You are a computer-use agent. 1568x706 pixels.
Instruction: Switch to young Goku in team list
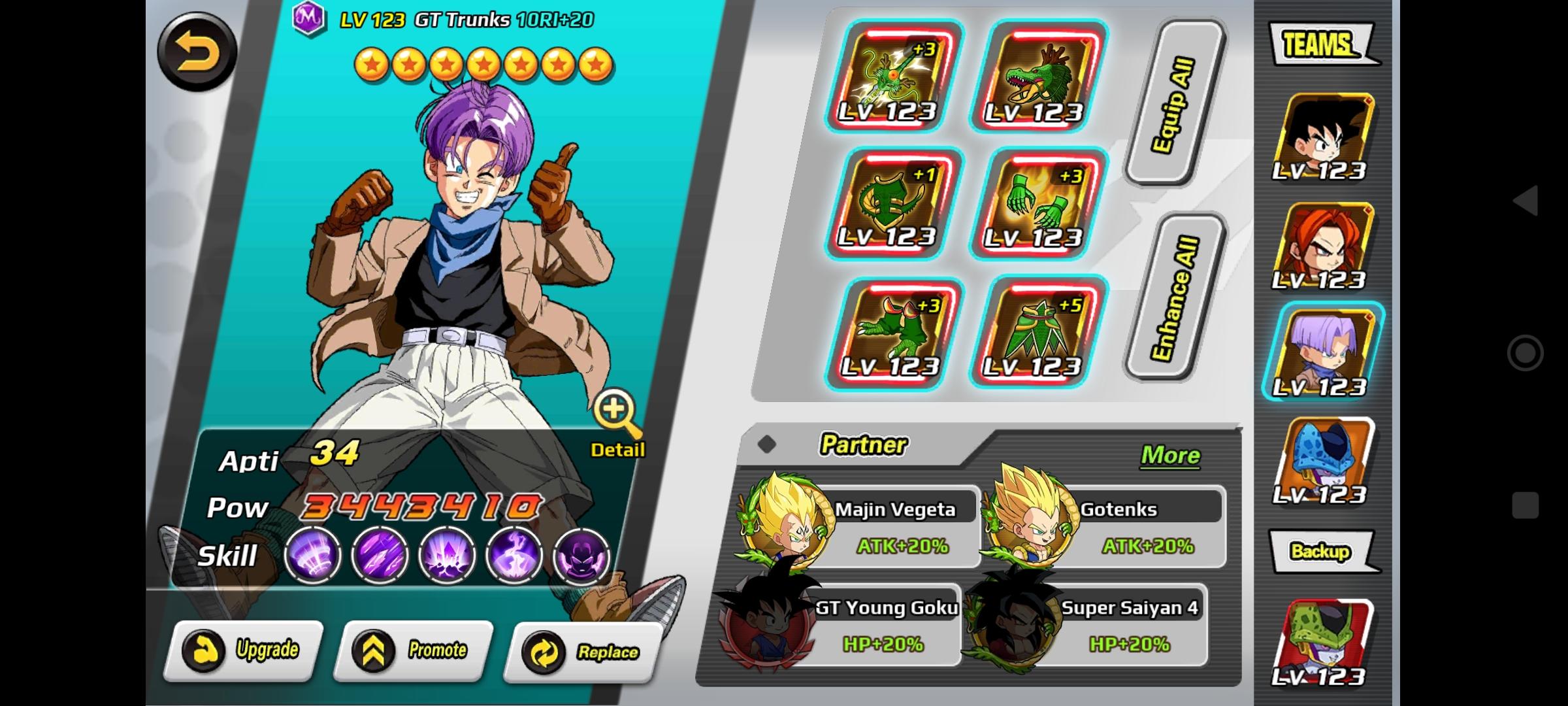coord(1324,139)
